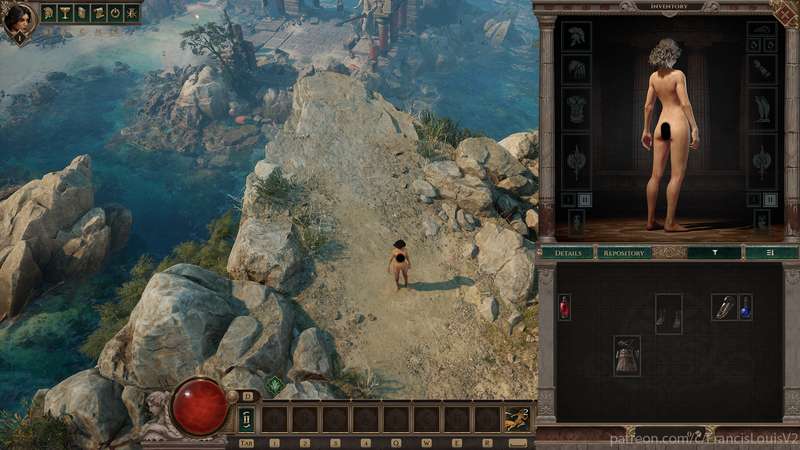Click the inventory sort button
This screenshot has width=800, height=450.
coord(771,253)
